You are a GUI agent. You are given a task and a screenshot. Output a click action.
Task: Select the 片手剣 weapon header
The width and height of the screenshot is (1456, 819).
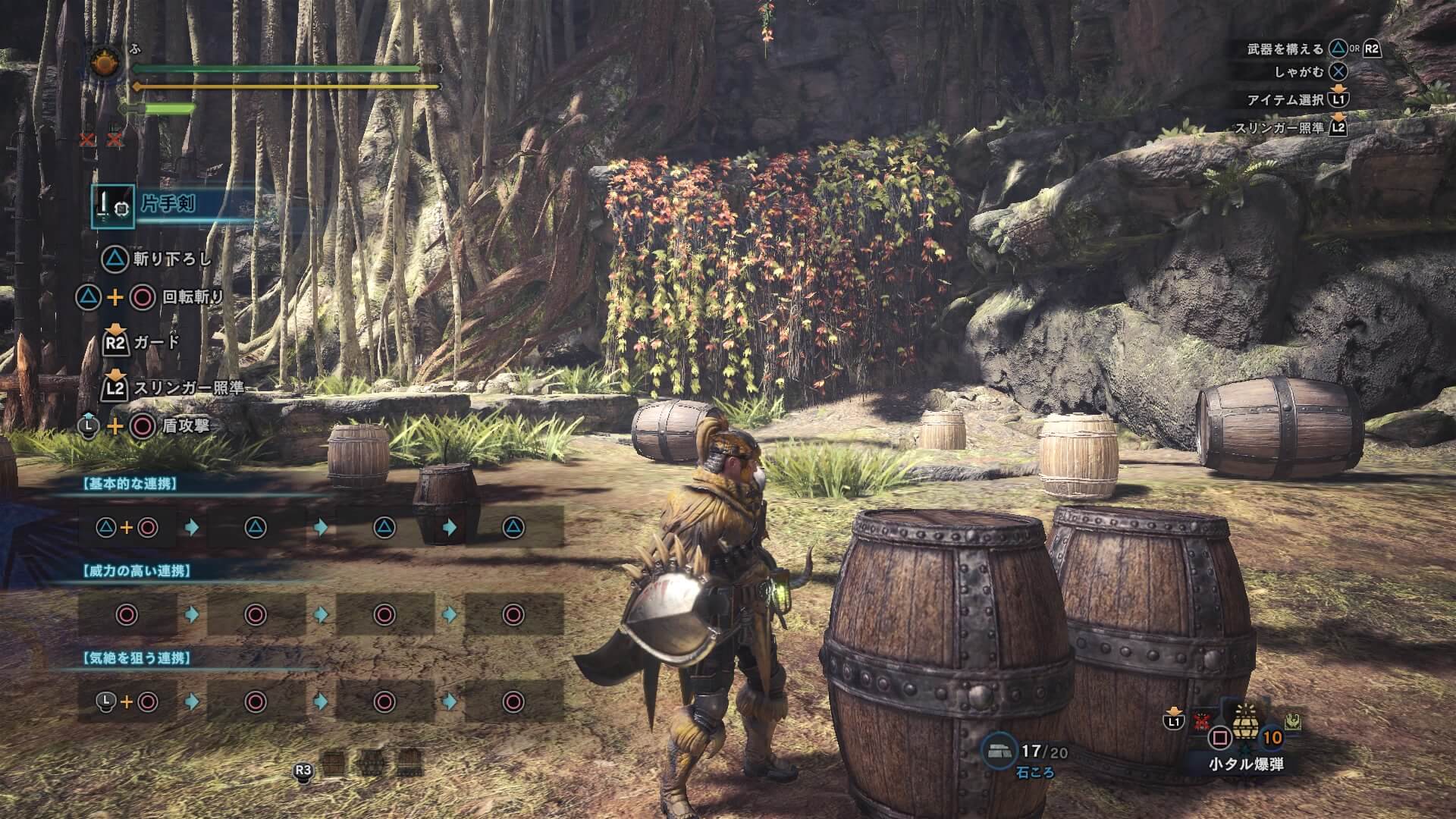point(168,205)
